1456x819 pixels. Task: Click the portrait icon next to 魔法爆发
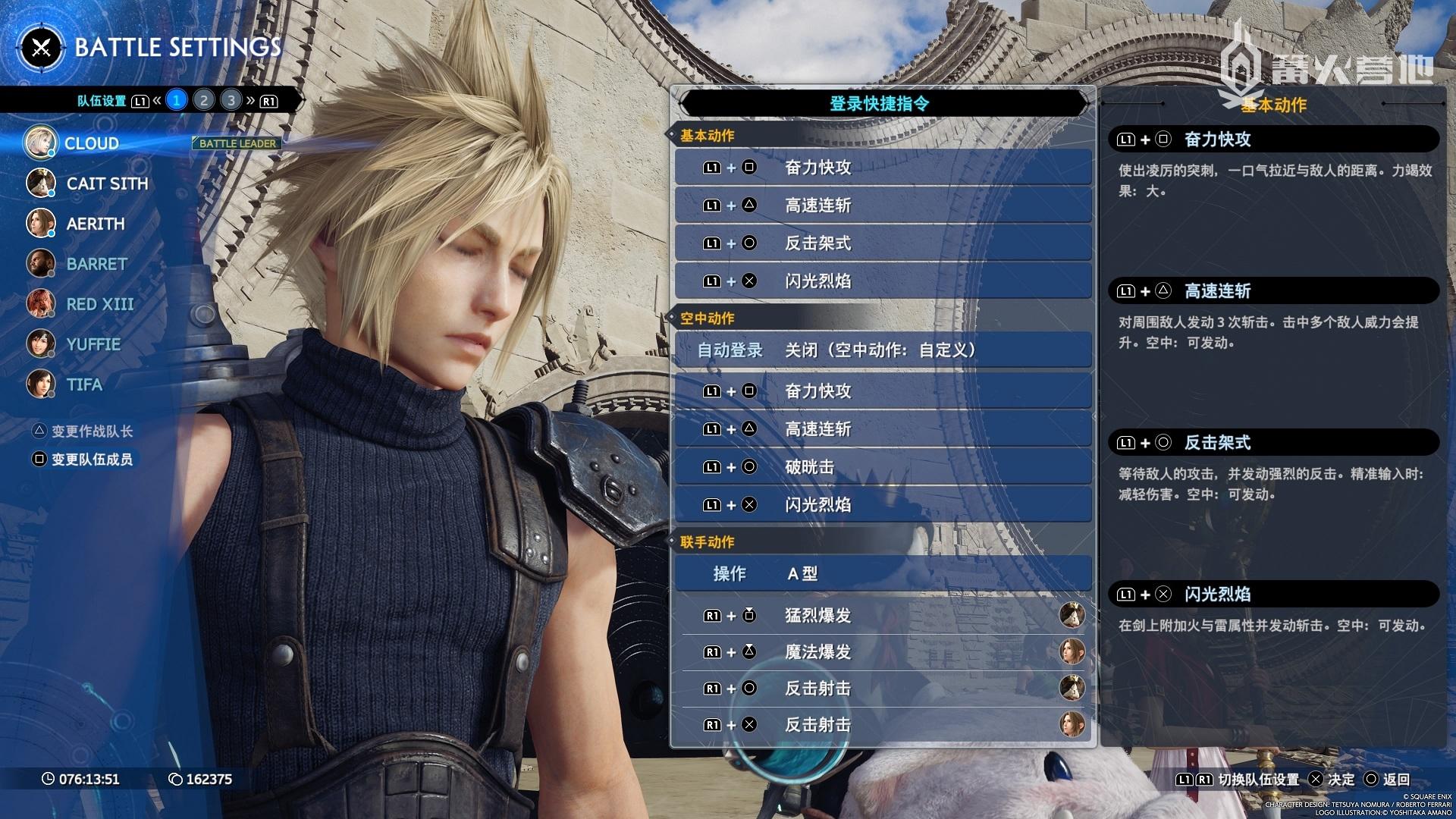[1073, 652]
